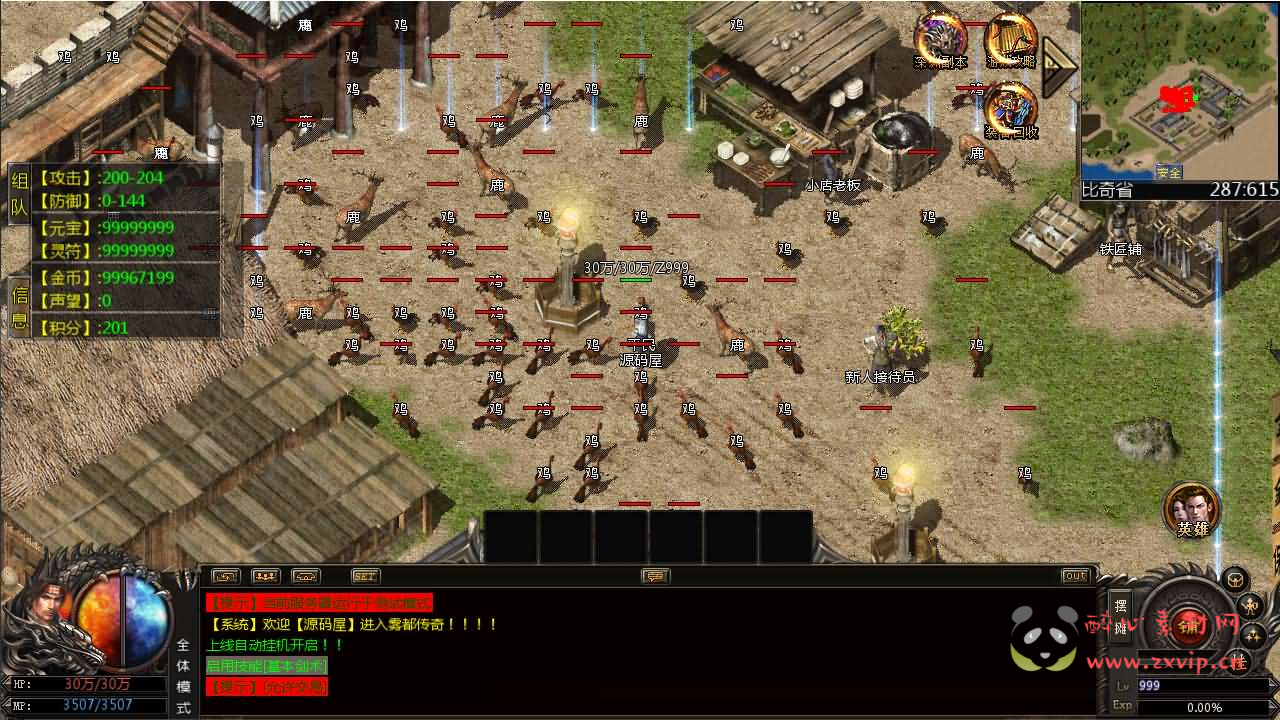Click the player portrait in the dragon frame
The width and height of the screenshot is (1280, 720).
(x=42, y=612)
